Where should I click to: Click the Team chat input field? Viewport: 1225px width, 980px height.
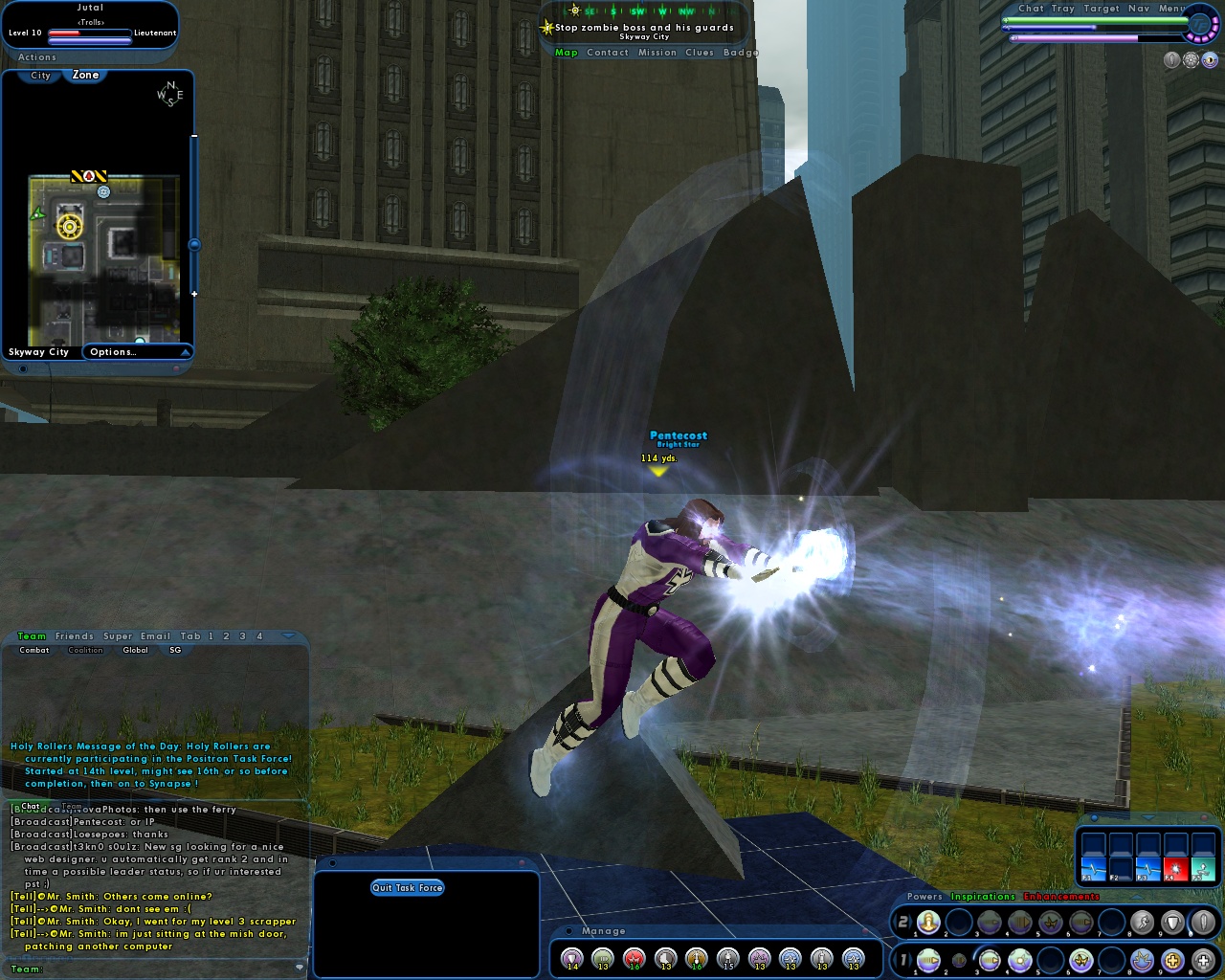tap(153, 970)
